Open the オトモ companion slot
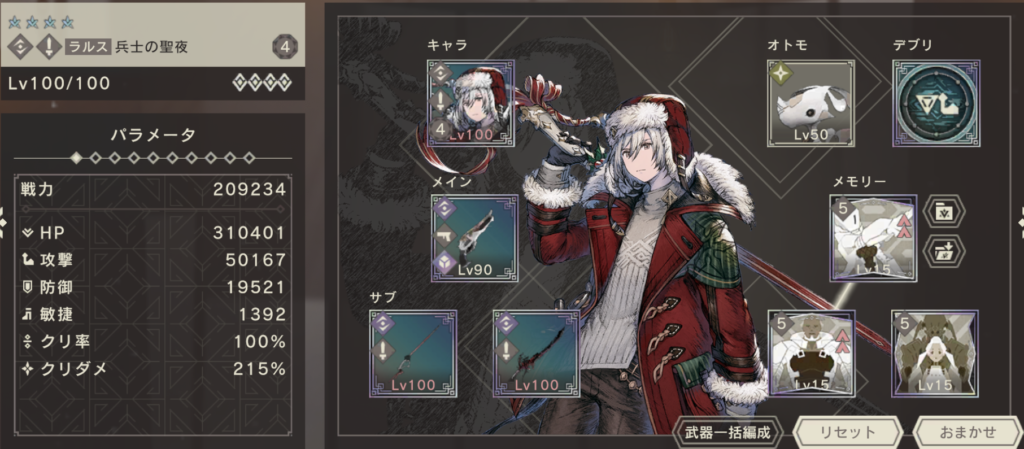The height and width of the screenshot is (449, 1024). click(x=811, y=103)
